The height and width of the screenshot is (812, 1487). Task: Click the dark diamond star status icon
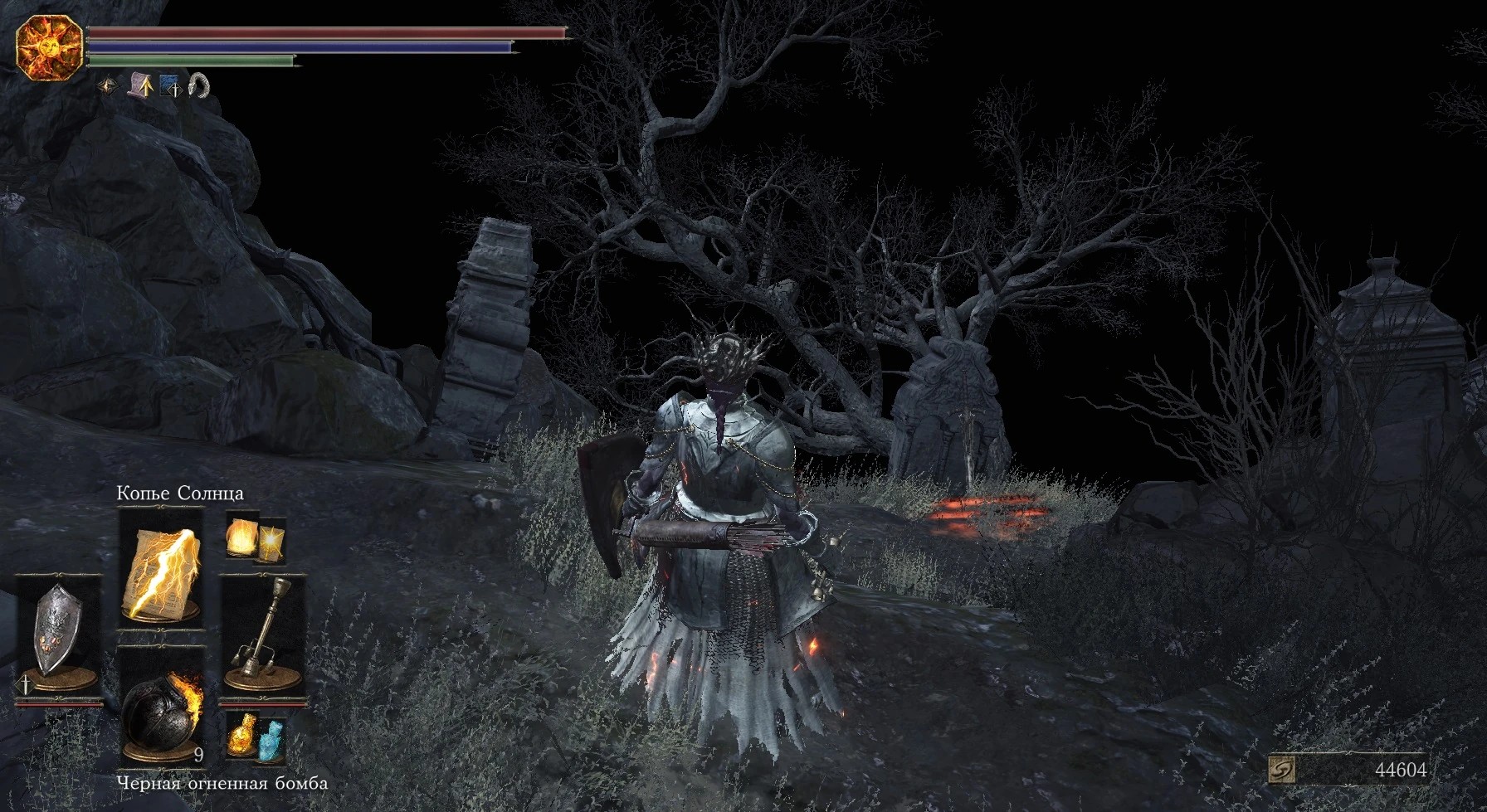point(109,85)
